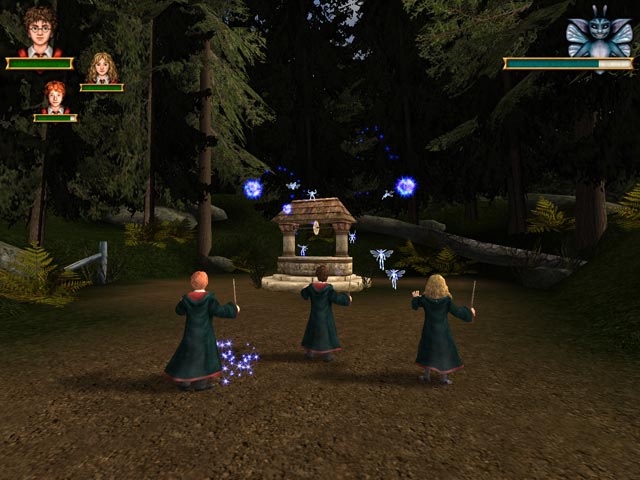Switch to Ron's red-haired portrait
Image resolution: width=640 pixels, height=480 pixels.
pyautogui.click(x=54, y=97)
